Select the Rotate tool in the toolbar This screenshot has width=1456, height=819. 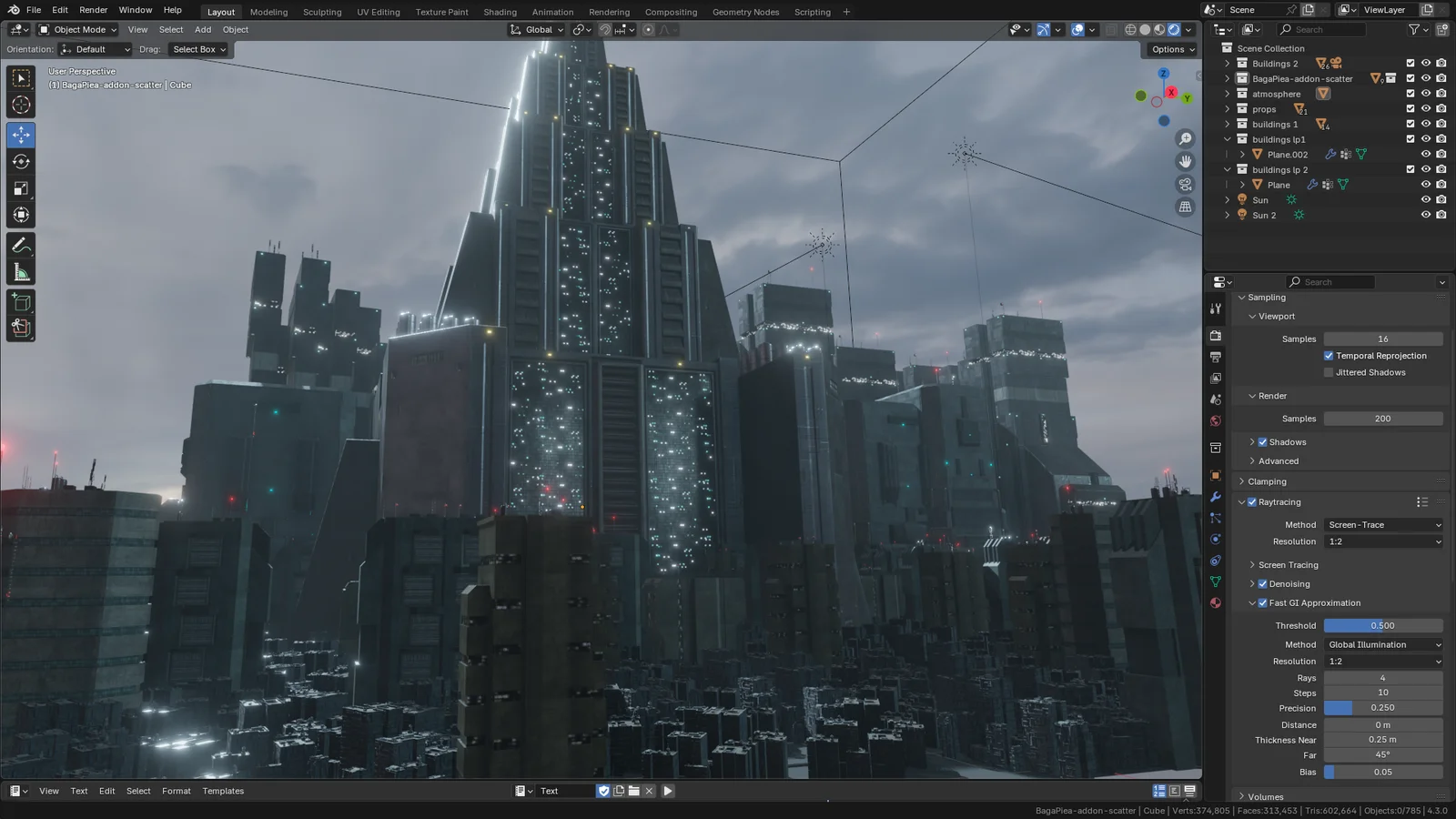coord(20,161)
